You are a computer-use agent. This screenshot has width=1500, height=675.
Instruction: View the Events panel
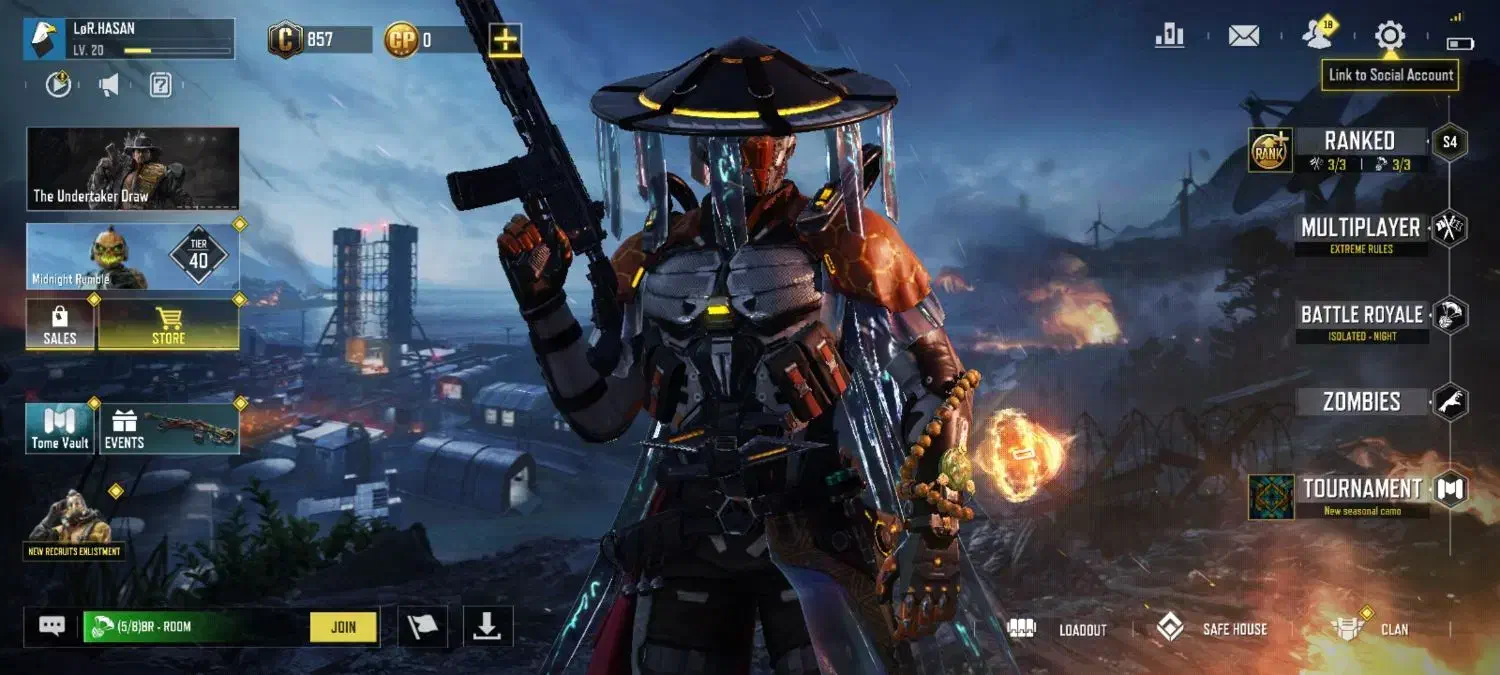tap(168, 428)
